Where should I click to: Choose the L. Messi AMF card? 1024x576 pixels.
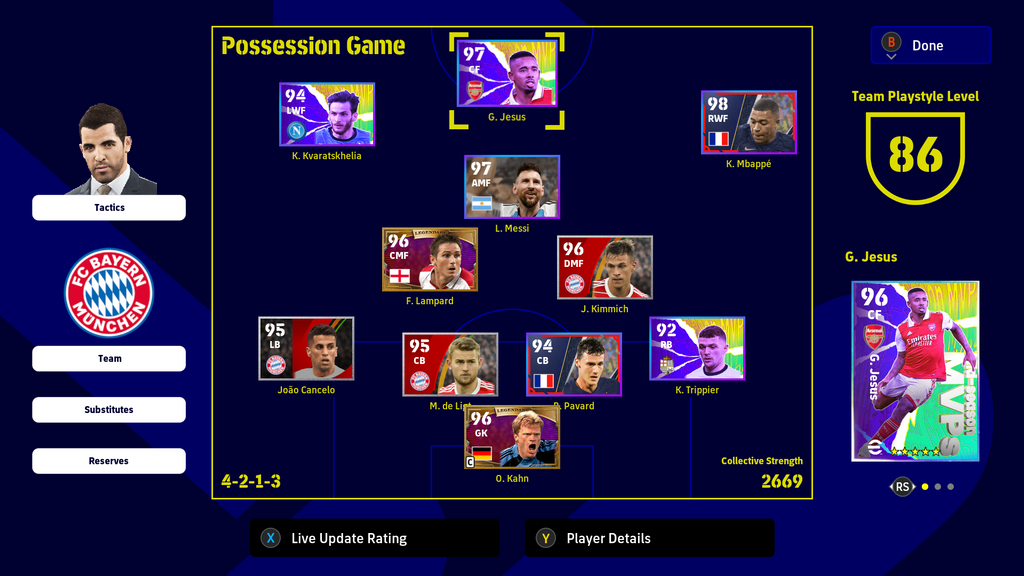[x=512, y=187]
